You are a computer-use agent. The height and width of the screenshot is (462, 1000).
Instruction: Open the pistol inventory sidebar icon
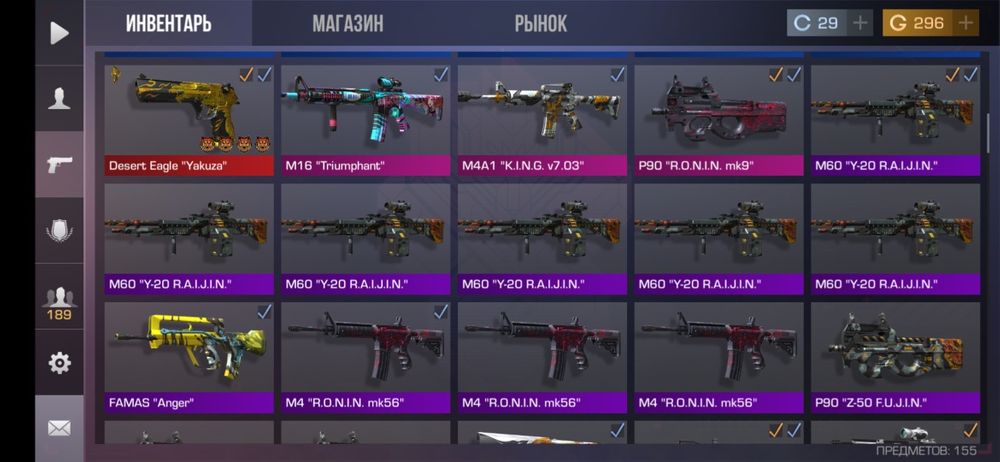point(59,164)
